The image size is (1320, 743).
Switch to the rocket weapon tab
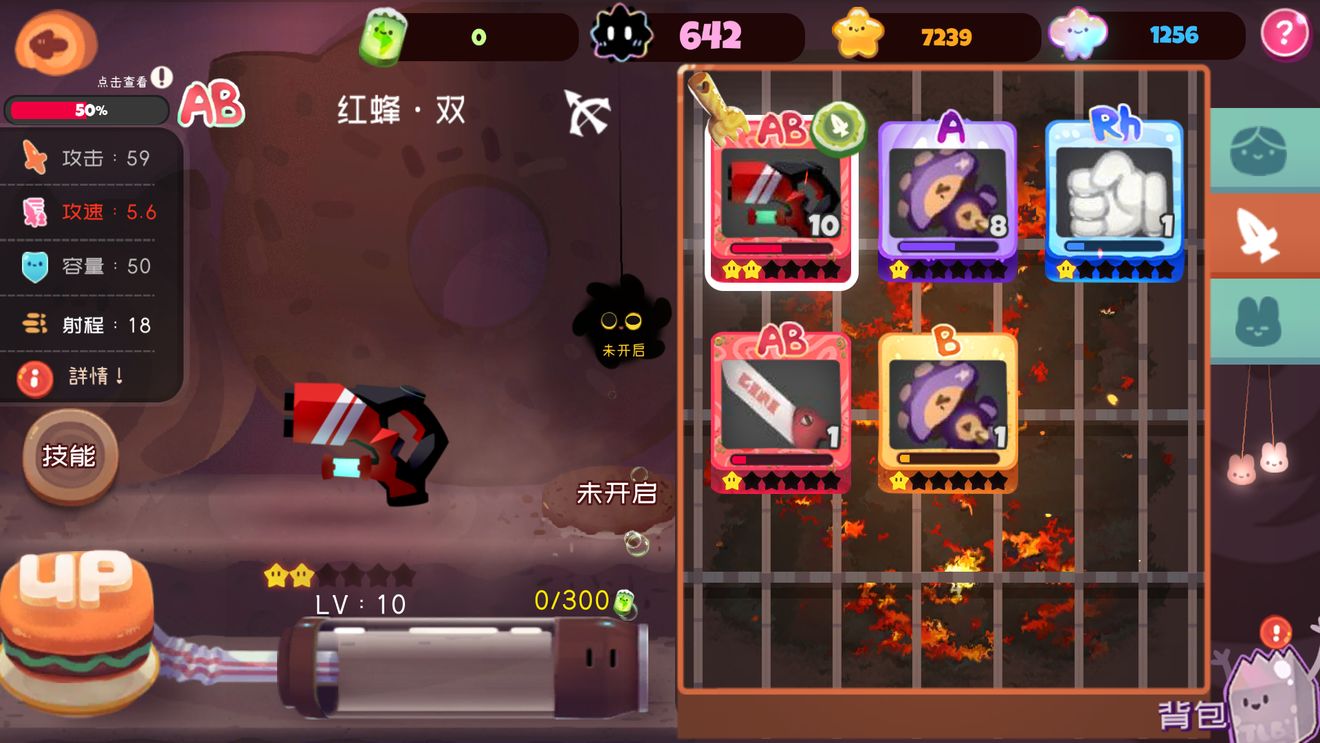[1264, 235]
